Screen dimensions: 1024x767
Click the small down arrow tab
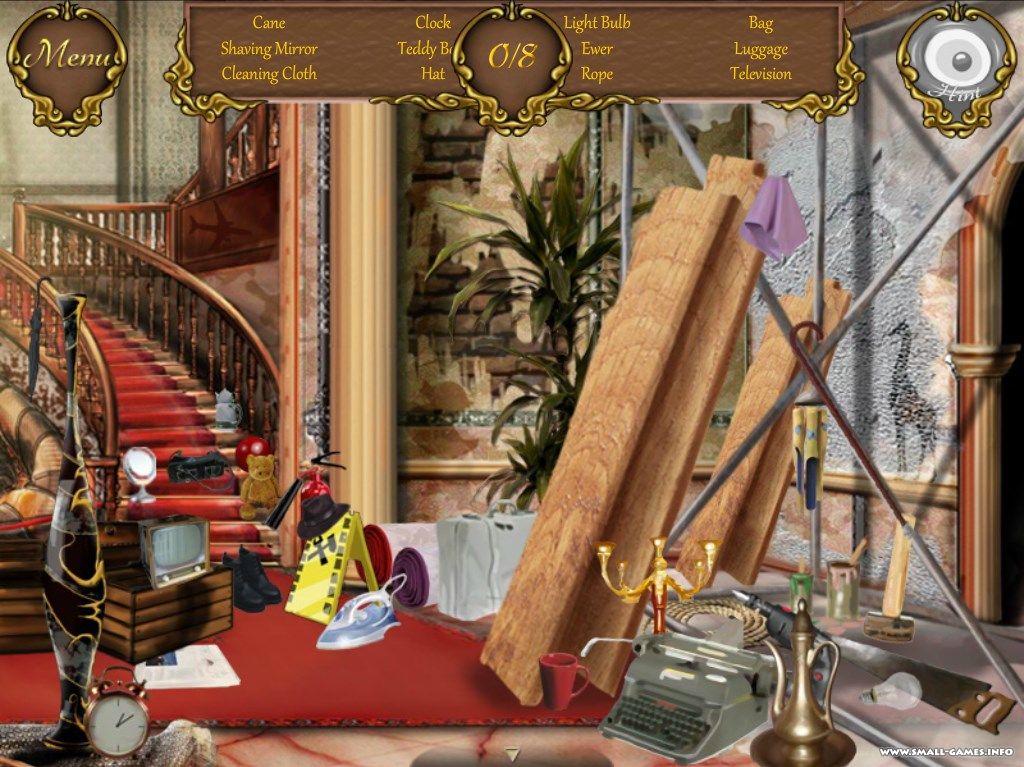pos(512,753)
